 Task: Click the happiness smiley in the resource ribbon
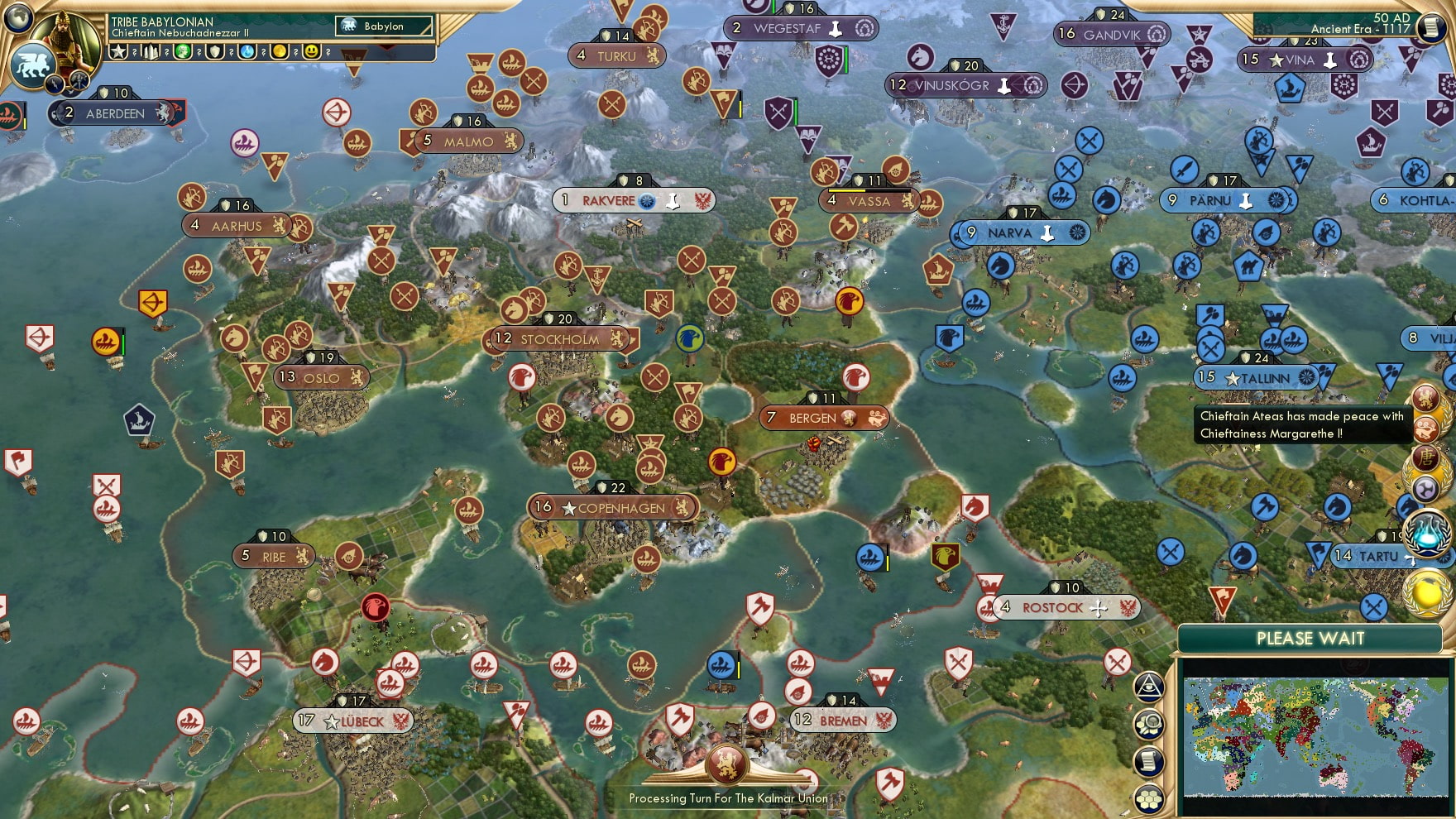311,52
